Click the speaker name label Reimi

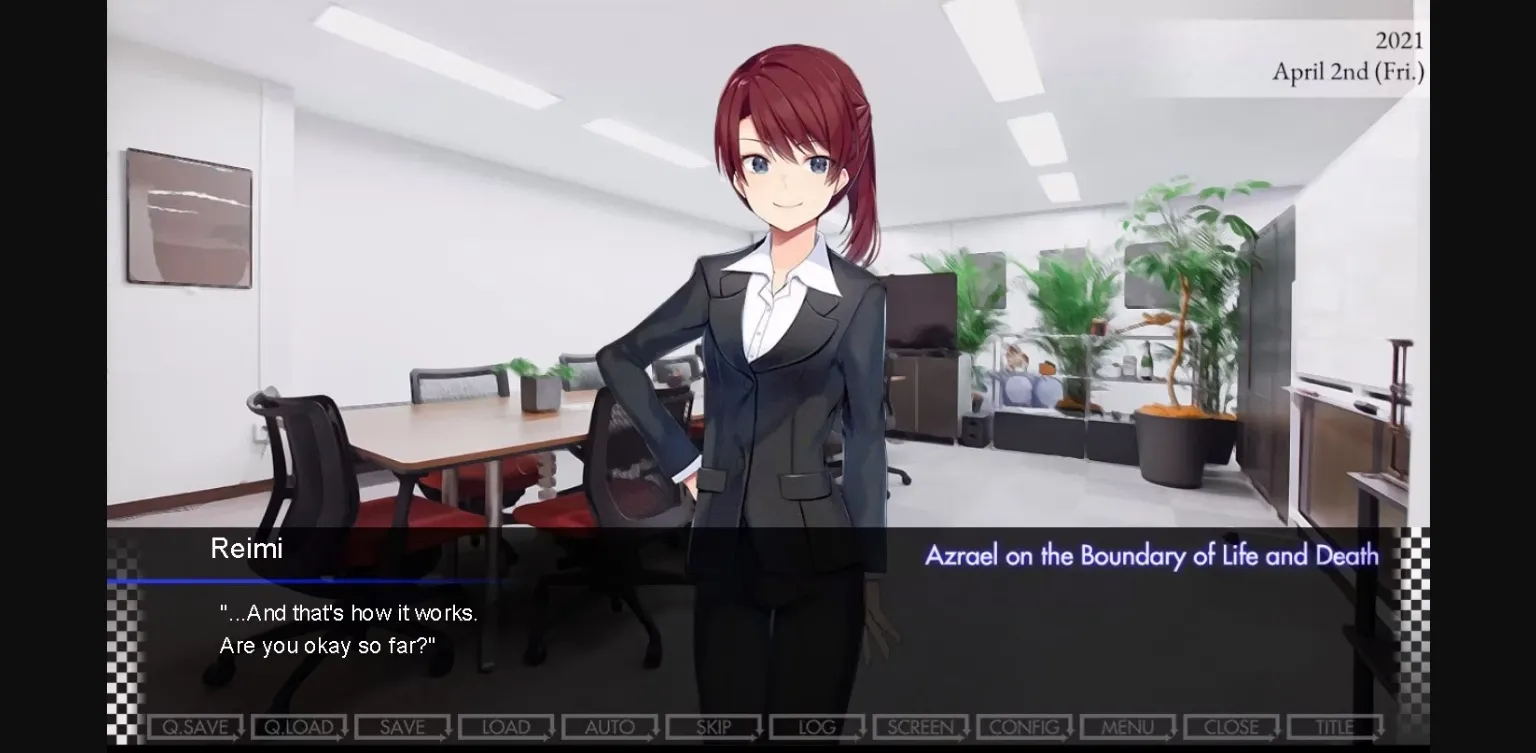246,548
